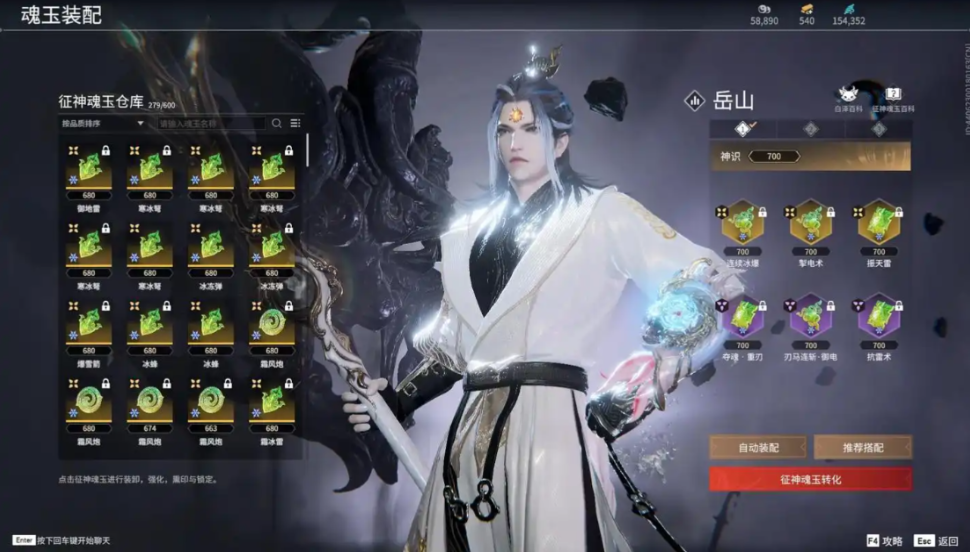The width and height of the screenshot is (970, 552).
Task: Open the 按品质排序 sort dropdown
Action: click(103, 123)
